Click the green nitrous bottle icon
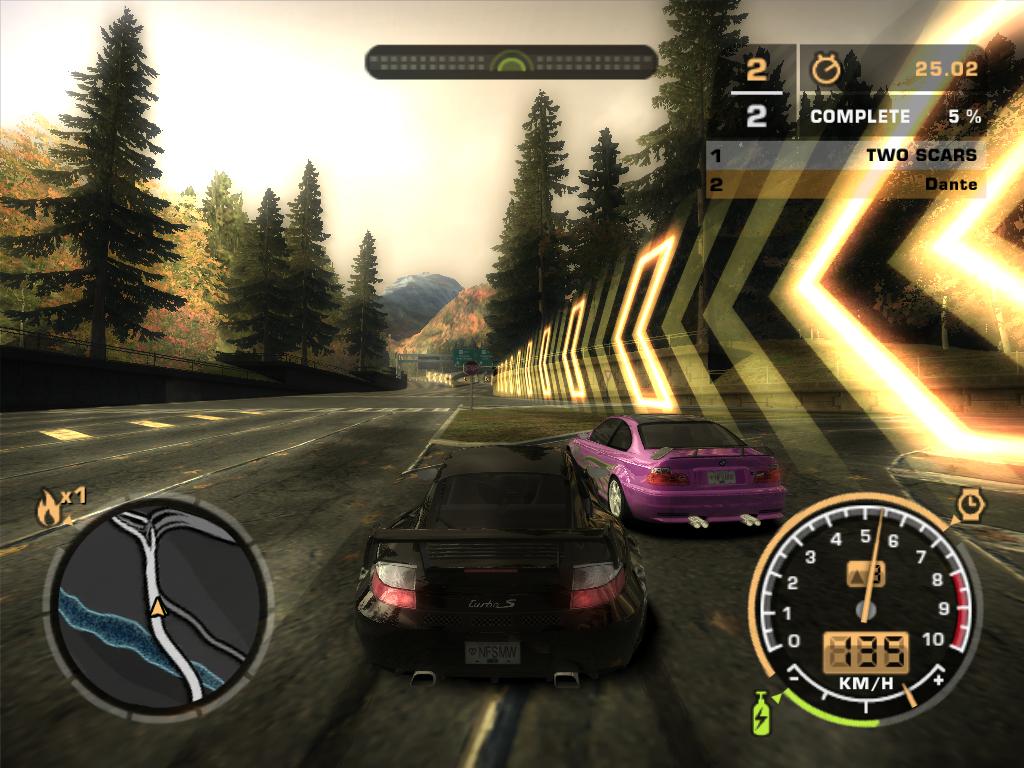The image size is (1024, 768). (x=763, y=713)
